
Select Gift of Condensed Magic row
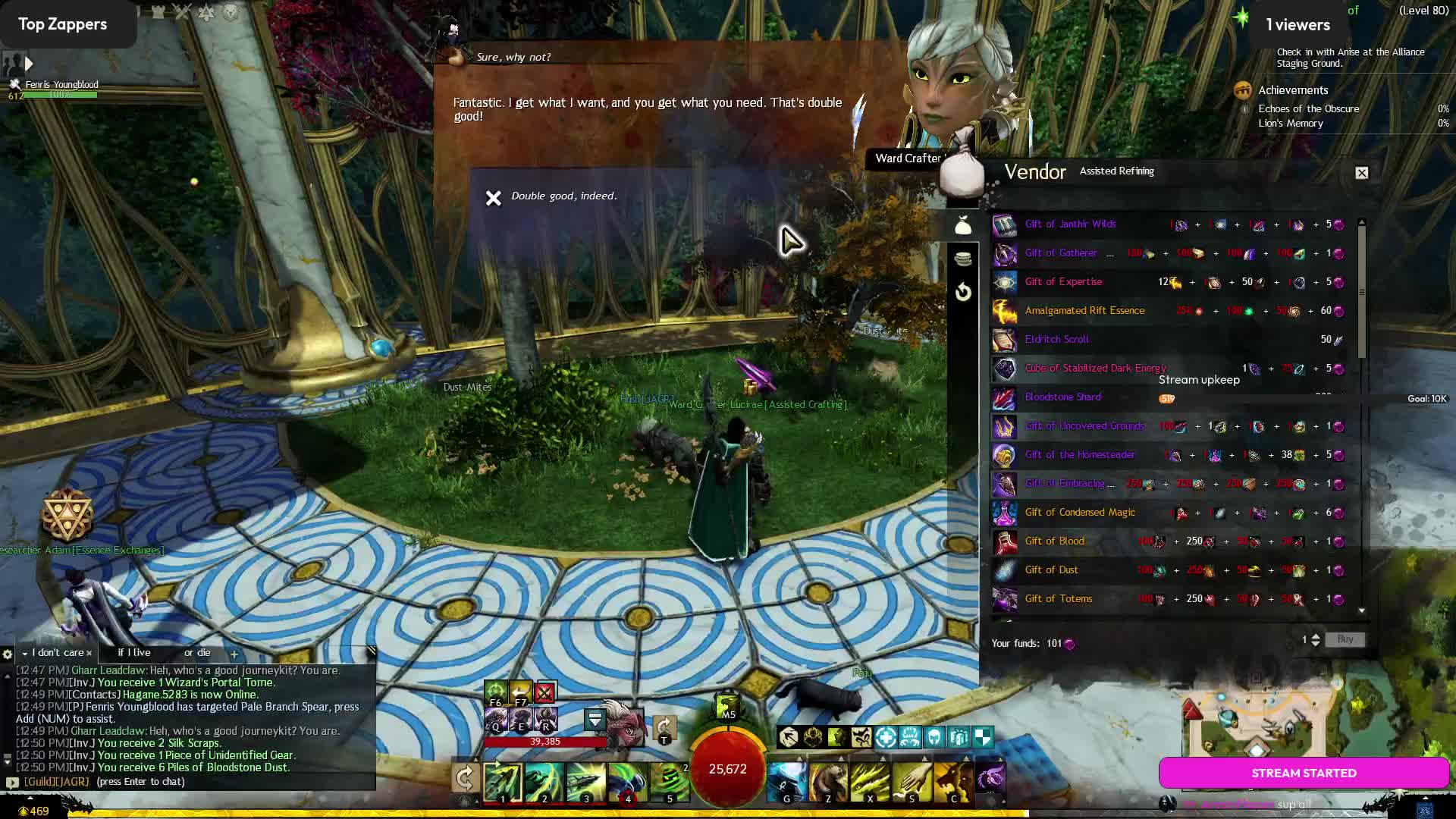coord(1080,513)
